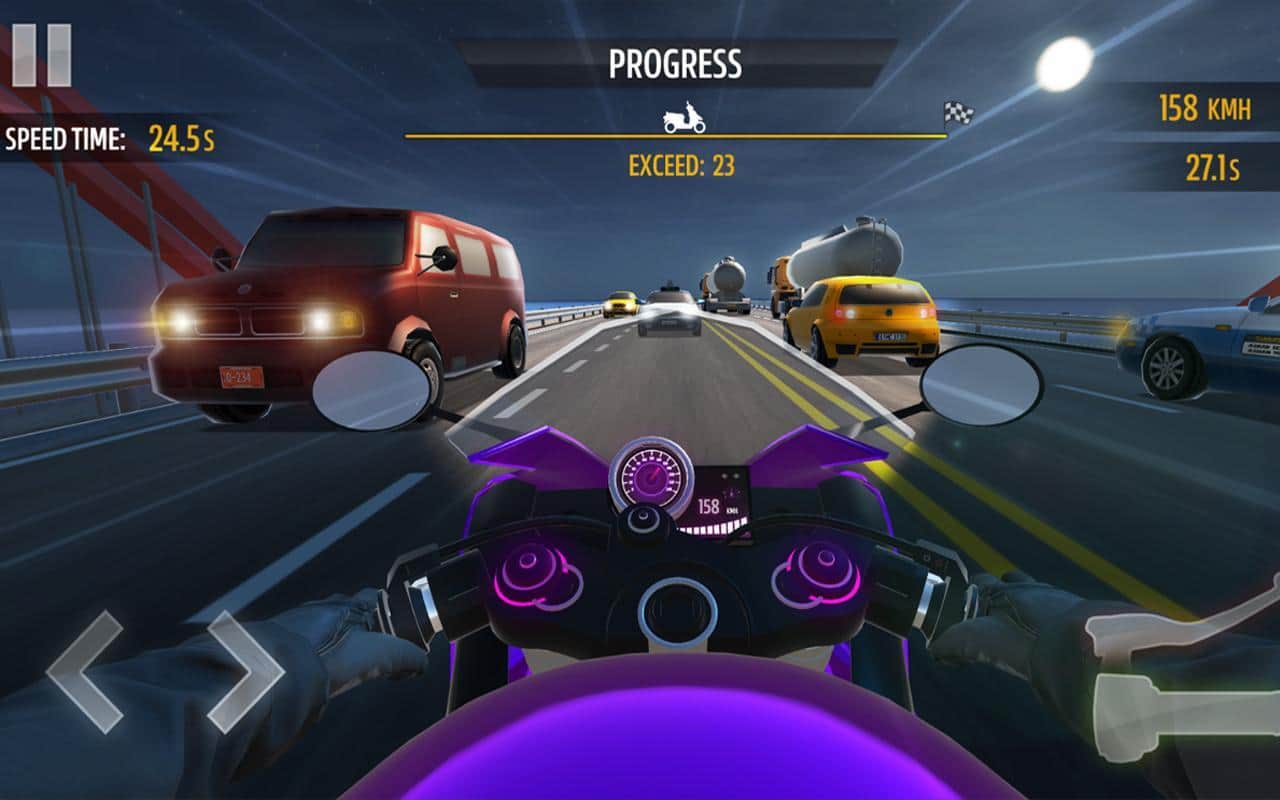Pause the race with the pause button

(41, 55)
